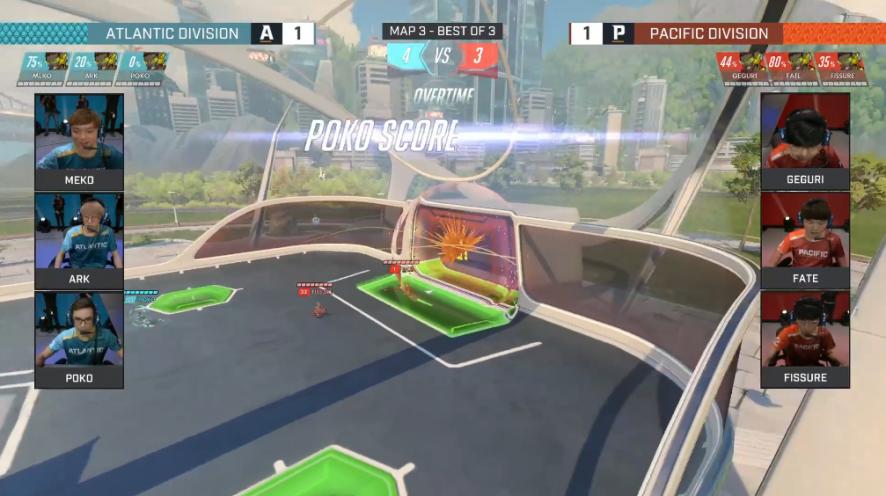The width and height of the screenshot is (886, 496).
Task: Spectate GEGURI via the 44% ultimate hero tile
Action: pos(743,66)
